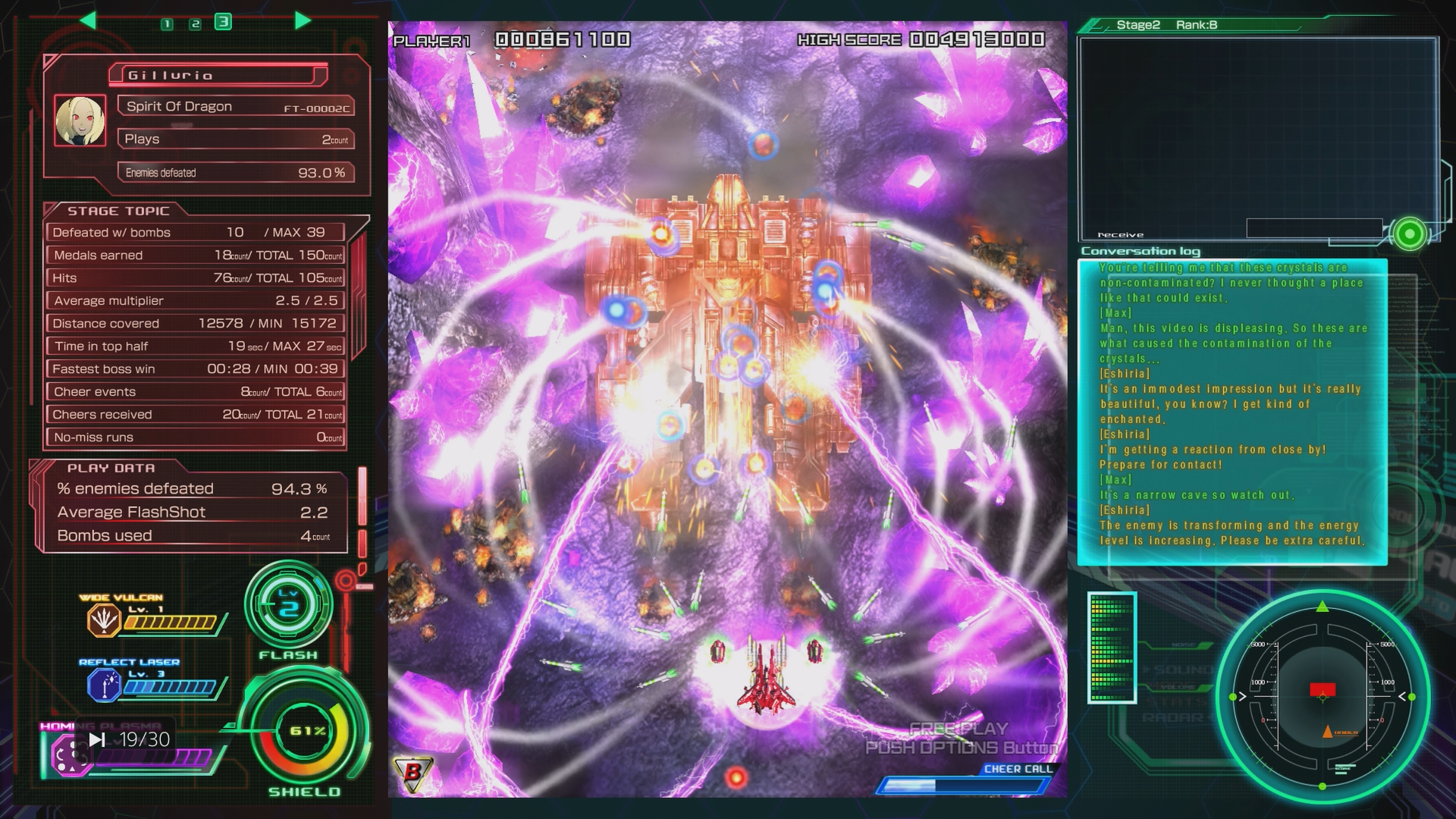Viewport: 1456px width, 819px height.
Task: Click the right green page arrow
Action: coord(303,20)
